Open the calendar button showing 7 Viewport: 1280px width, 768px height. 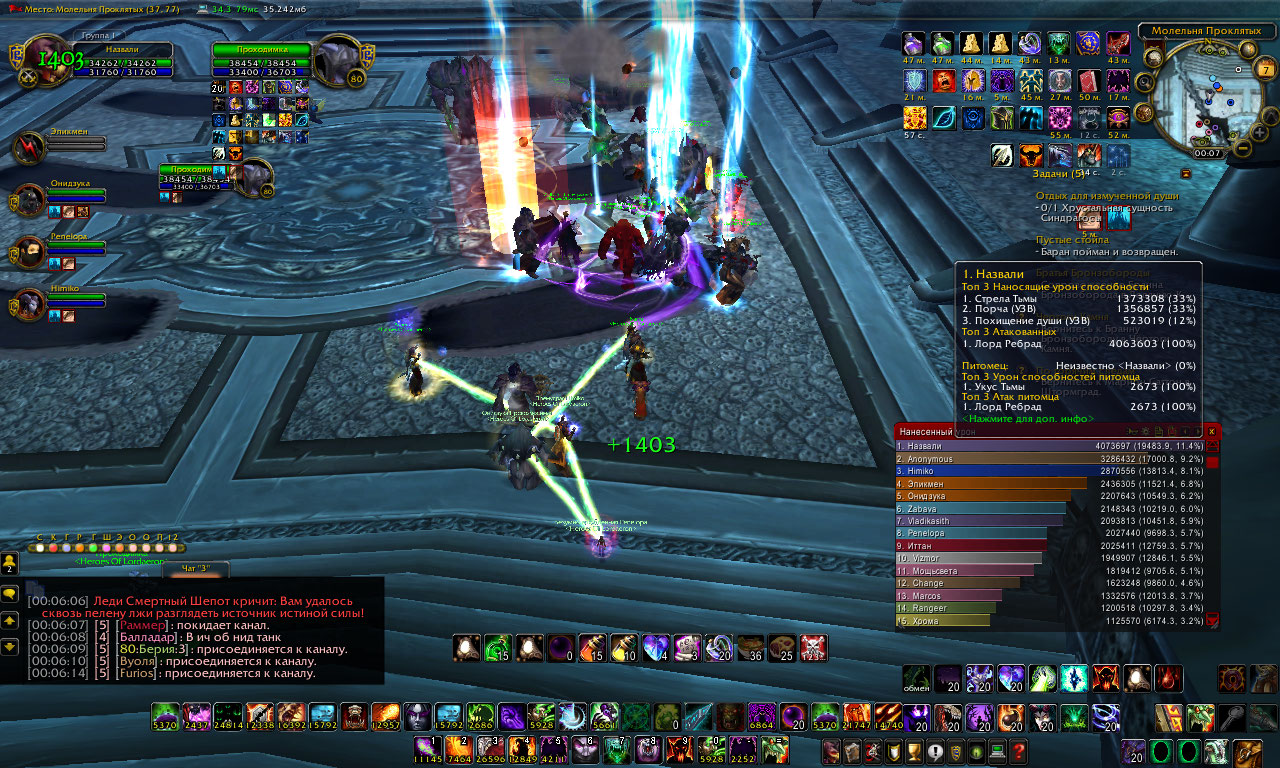[x=1267, y=69]
